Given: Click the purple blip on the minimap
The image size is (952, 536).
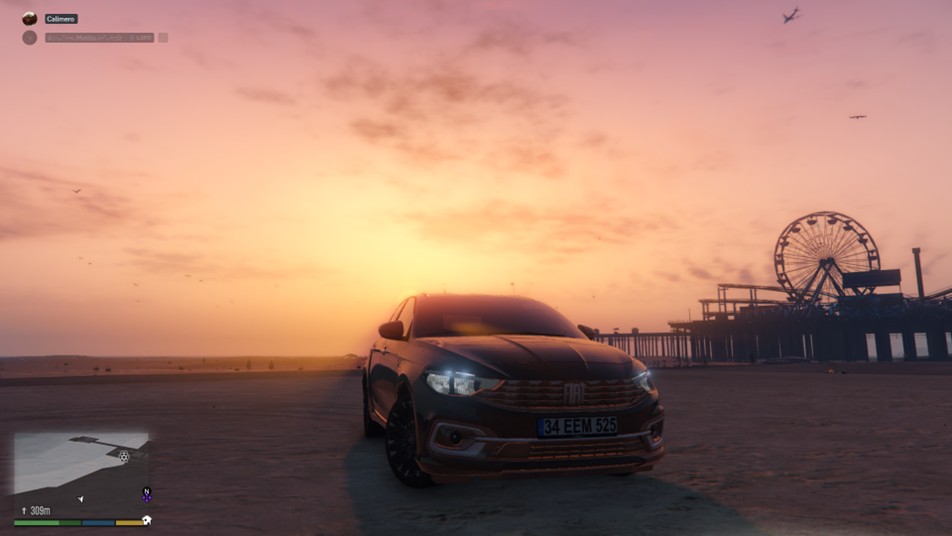Looking at the screenshot, I should pyautogui.click(x=146, y=497).
